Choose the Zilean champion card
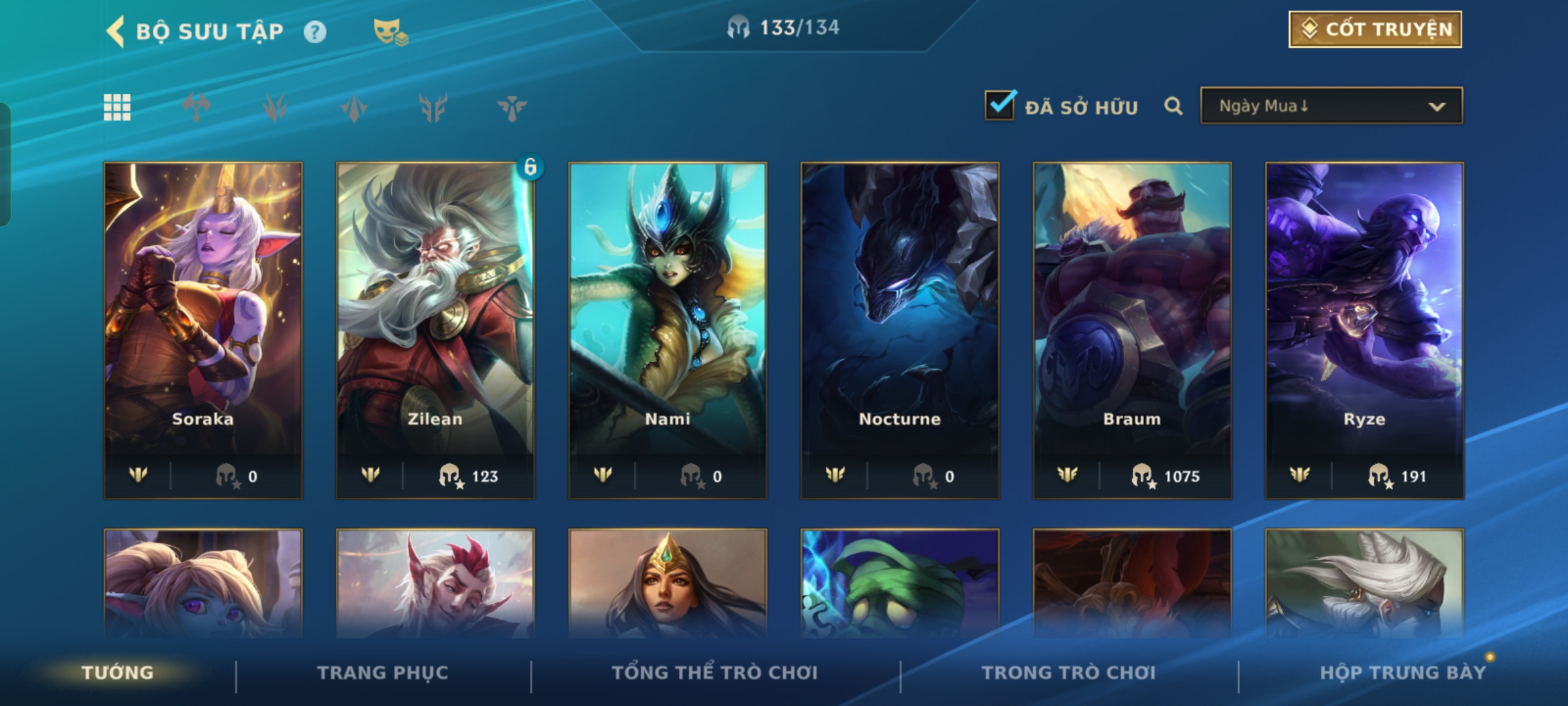The width and height of the screenshot is (1568, 706). 435,330
